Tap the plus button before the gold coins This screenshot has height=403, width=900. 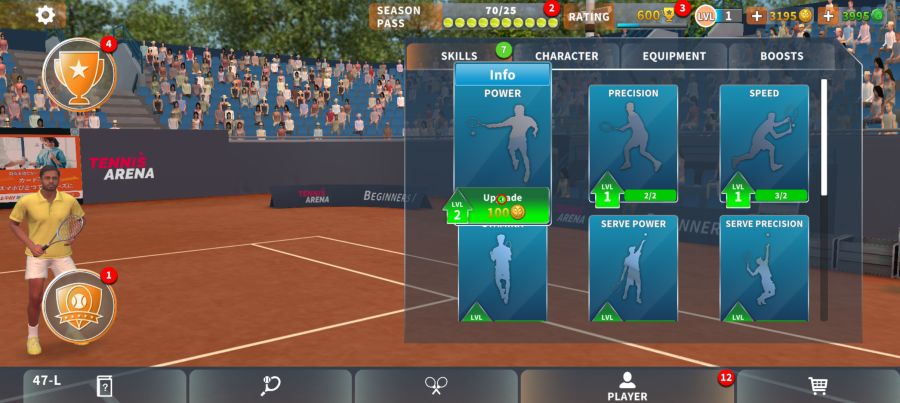tap(756, 16)
